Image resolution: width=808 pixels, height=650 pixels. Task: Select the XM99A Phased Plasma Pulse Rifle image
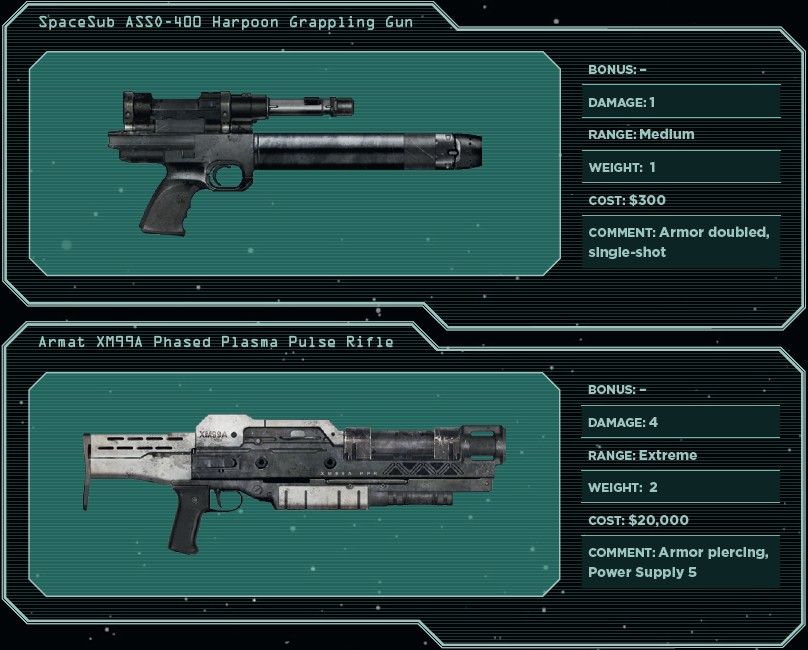[x=295, y=476]
